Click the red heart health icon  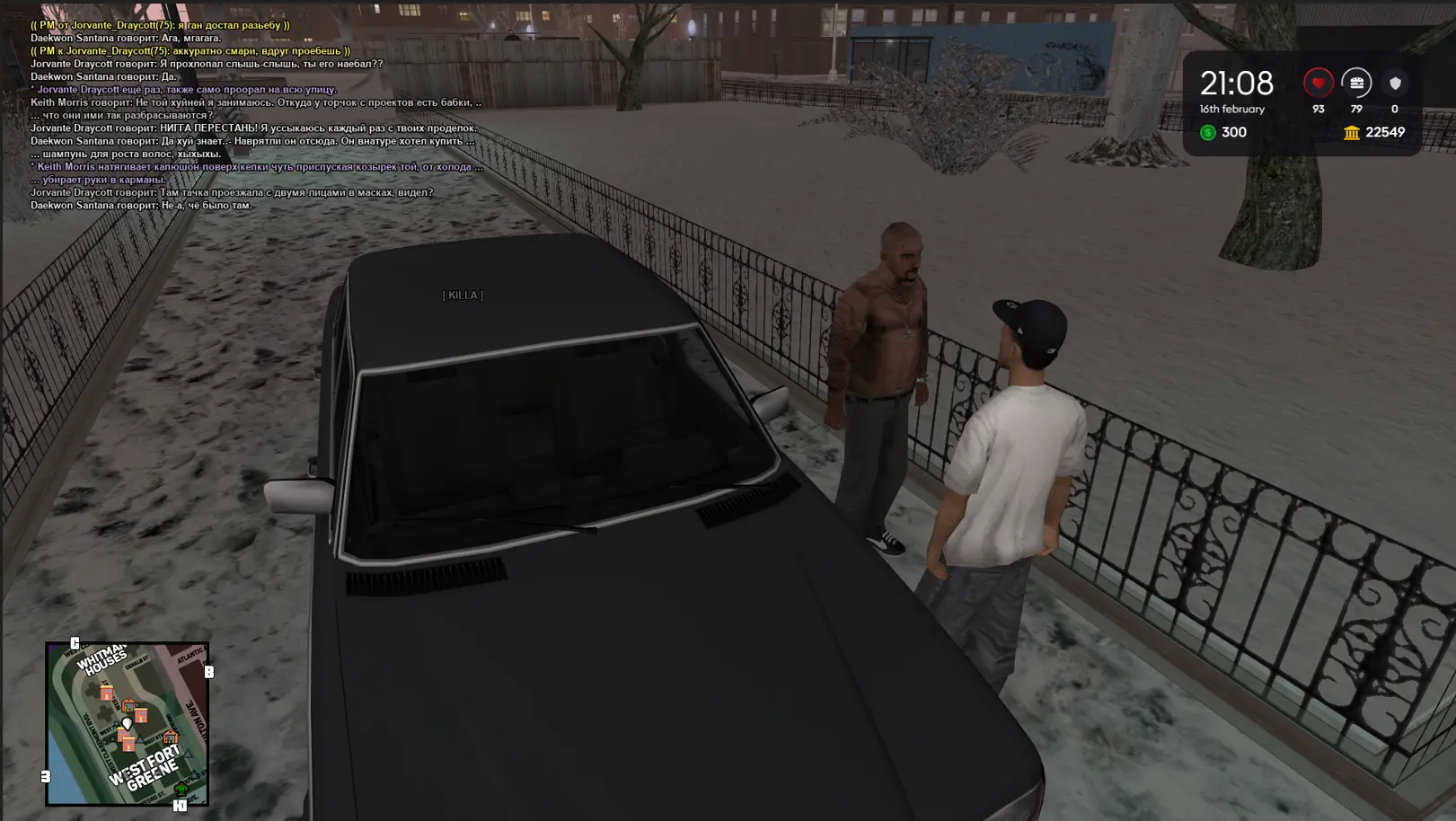(x=1318, y=84)
